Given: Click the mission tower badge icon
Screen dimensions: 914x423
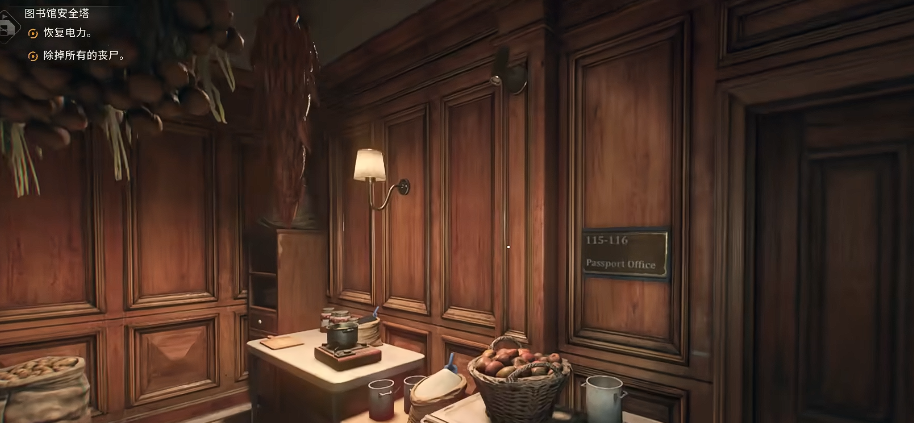Looking at the screenshot, I should click(x=6, y=26).
